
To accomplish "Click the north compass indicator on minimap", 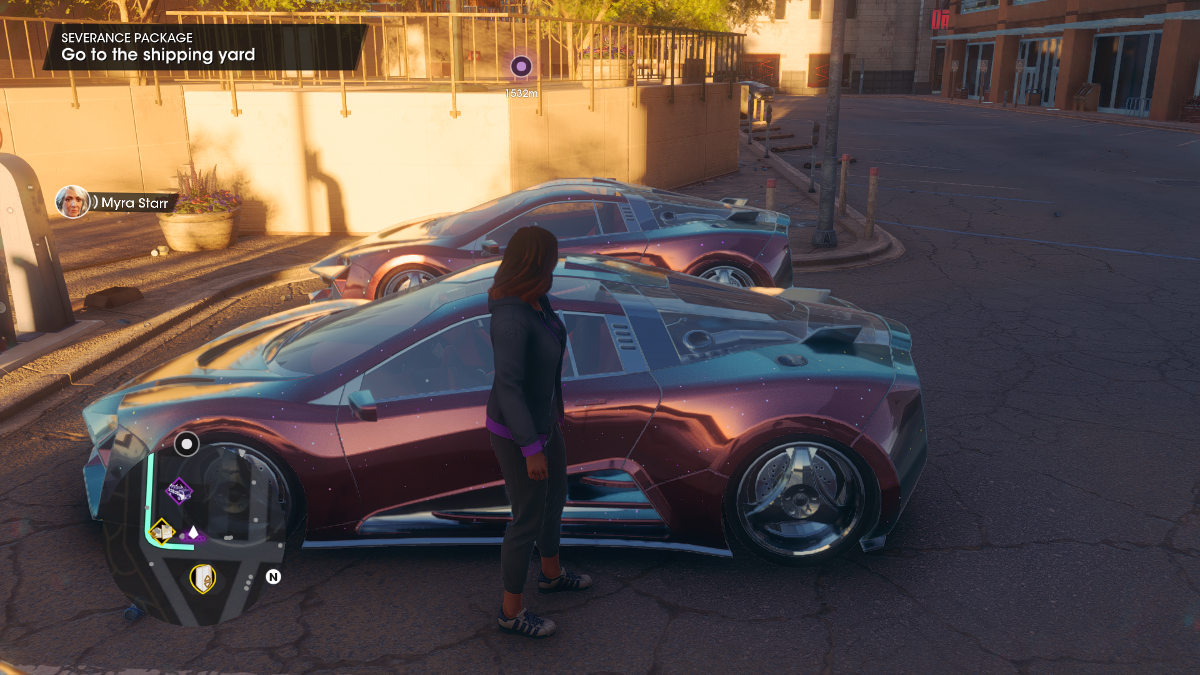I will 273,577.
